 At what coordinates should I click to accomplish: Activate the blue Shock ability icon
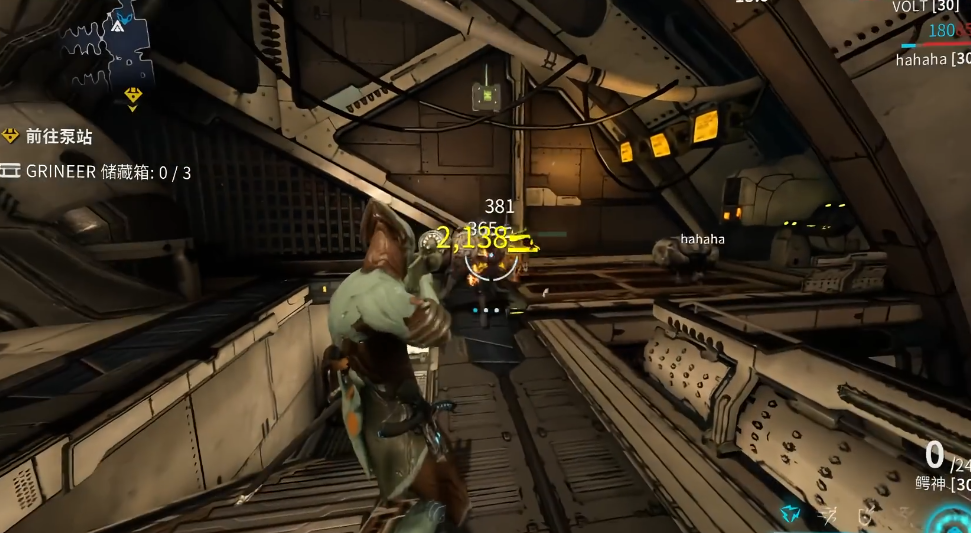coord(791,514)
